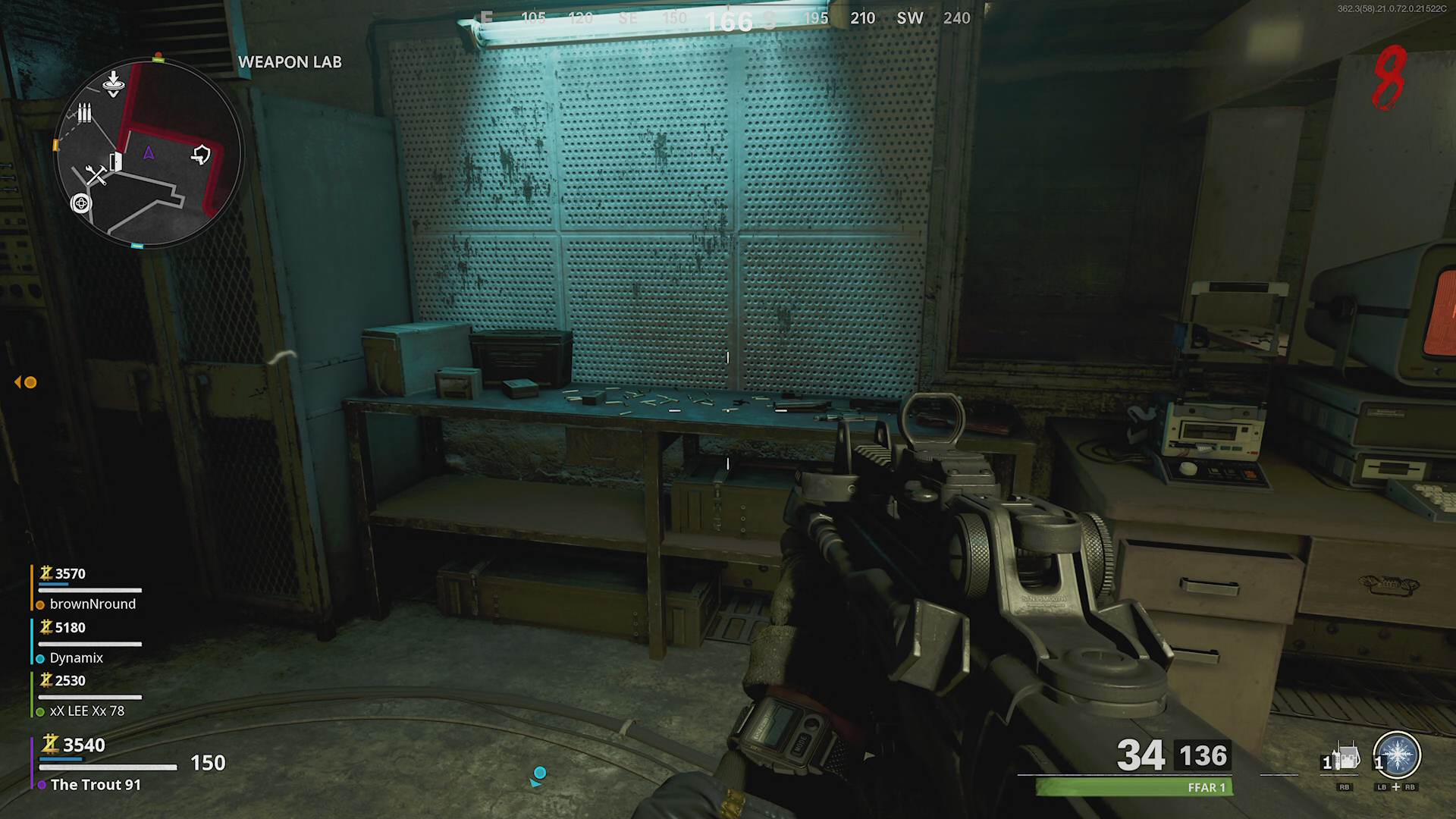Click The Trout 91 player name
The width and height of the screenshot is (1456, 819).
coord(96,785)
